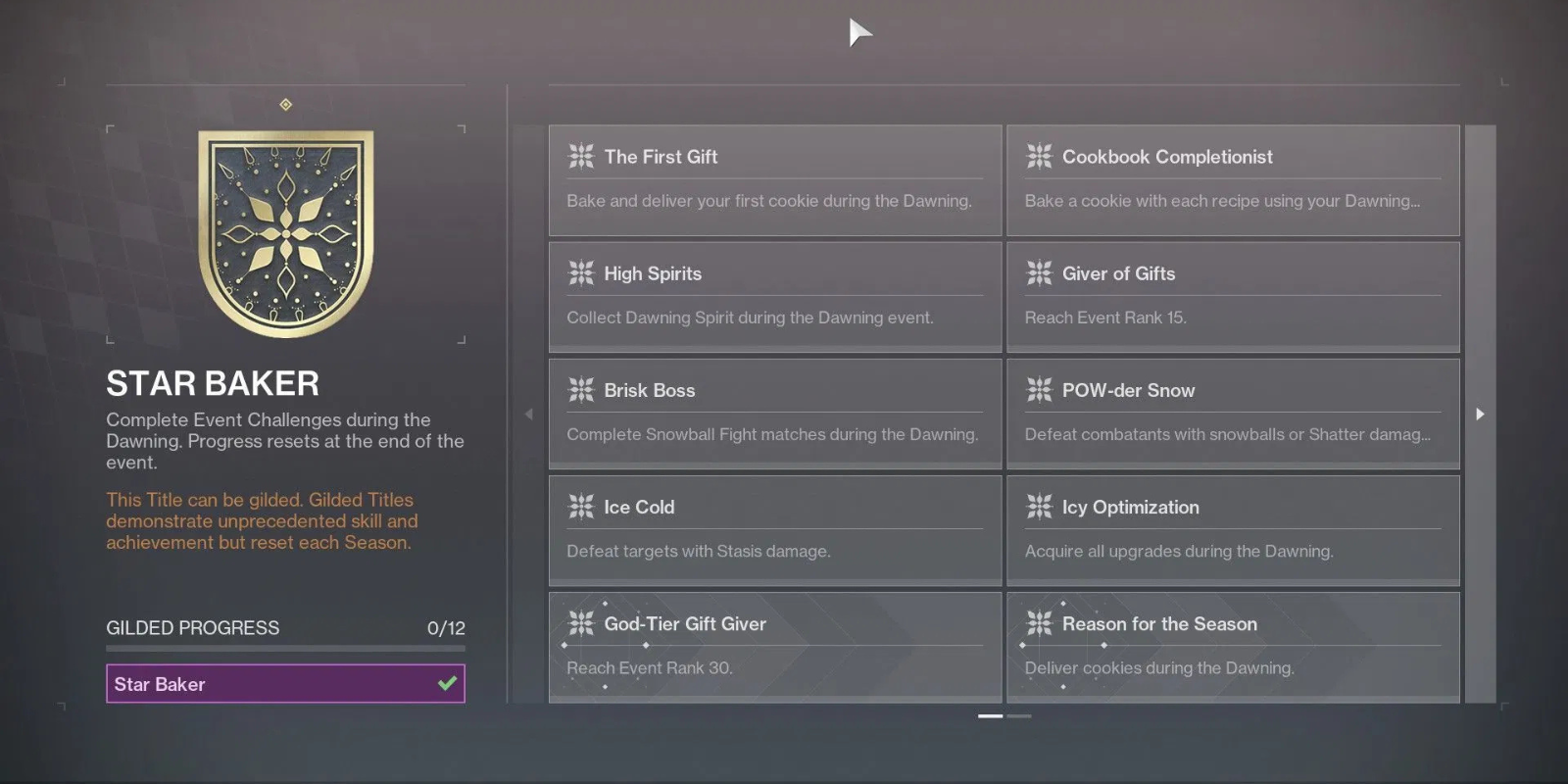The image size is (1568, 784).
Task: Select the Icy Optimization challenge icon
Action: tap(1039, 507)
